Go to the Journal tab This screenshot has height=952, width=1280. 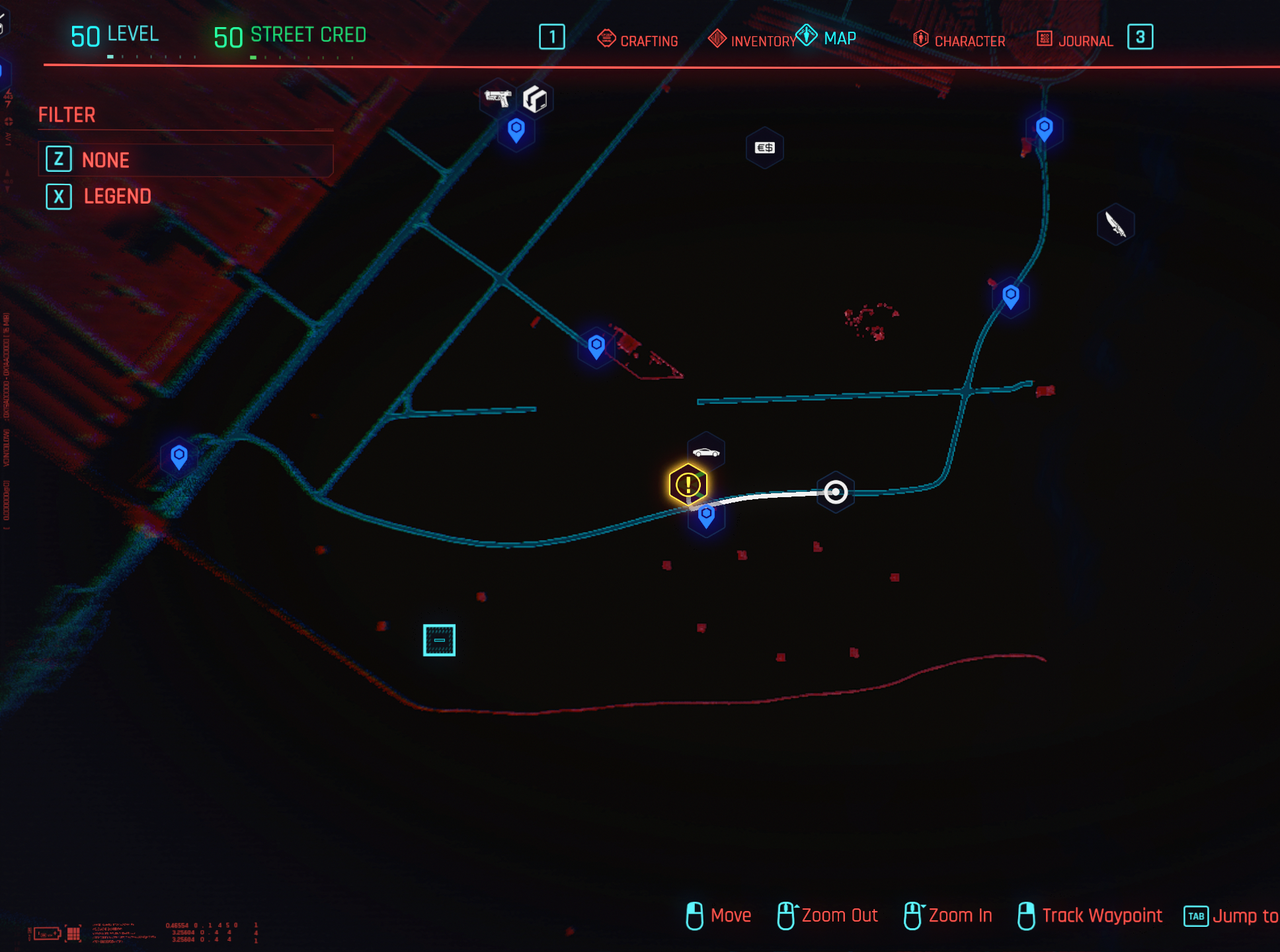point(1075,40)
